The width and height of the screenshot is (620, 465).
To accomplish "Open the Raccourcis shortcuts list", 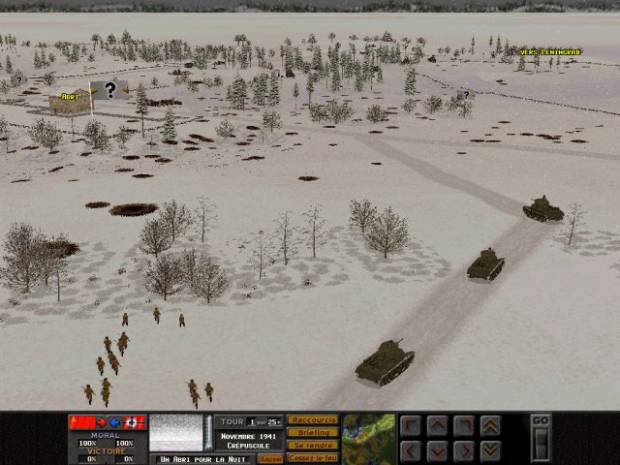I will coord(312,420).
